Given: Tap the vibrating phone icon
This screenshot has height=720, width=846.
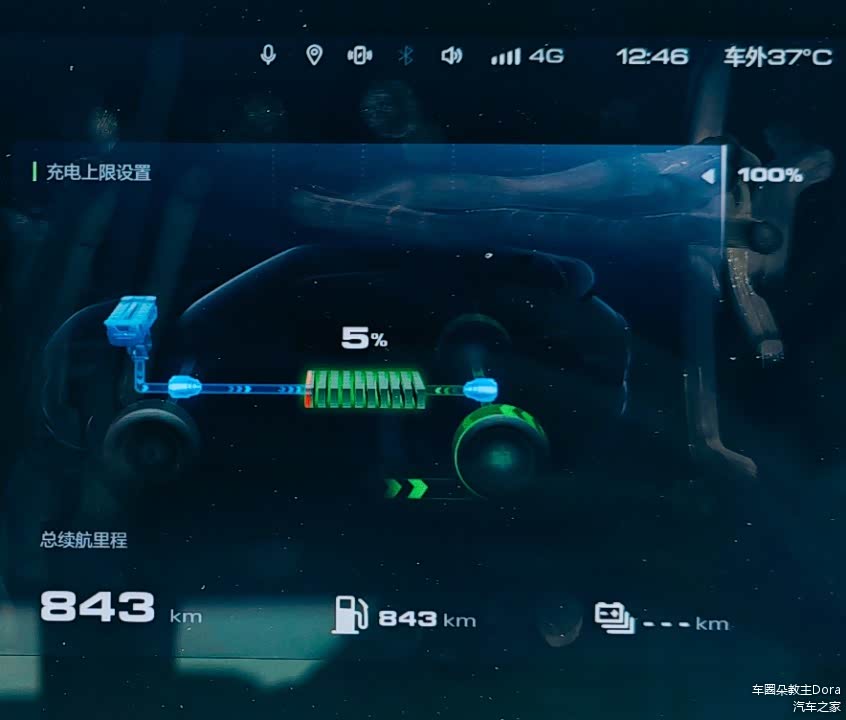Looking at the screenshot, I should (x=360, y=55).
